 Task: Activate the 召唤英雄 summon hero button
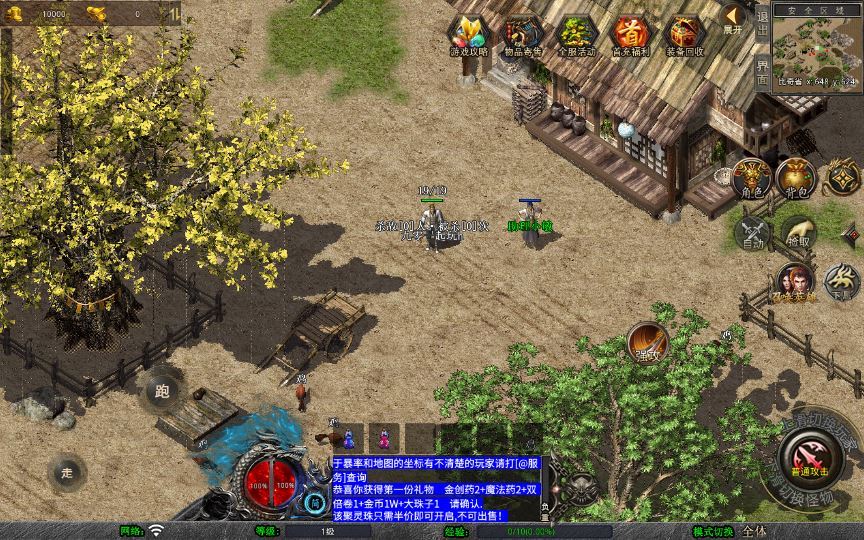coord(795,284)
